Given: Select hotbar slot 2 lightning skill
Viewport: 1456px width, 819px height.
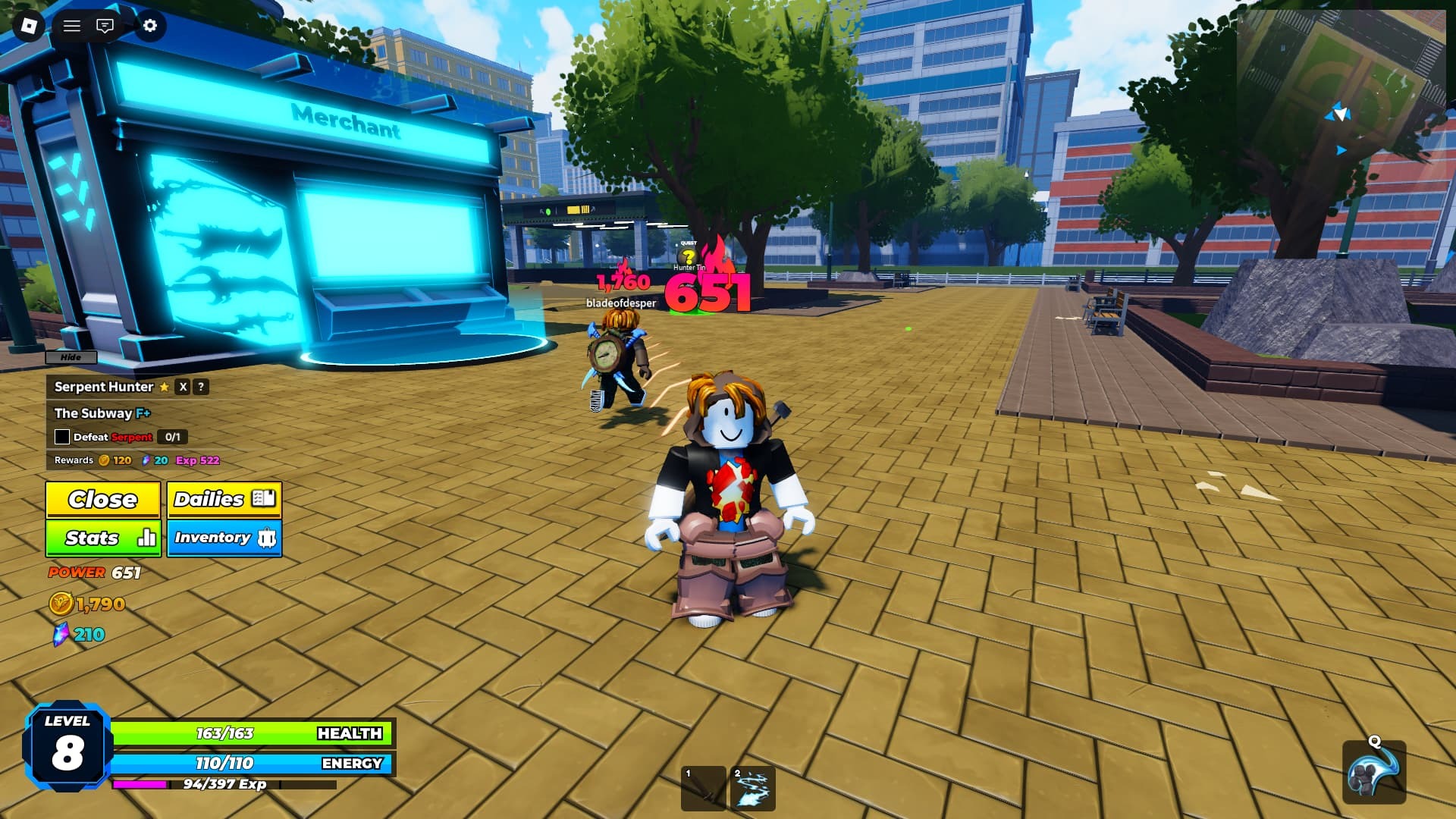Looking at the screenshot, I should point(753,789).
